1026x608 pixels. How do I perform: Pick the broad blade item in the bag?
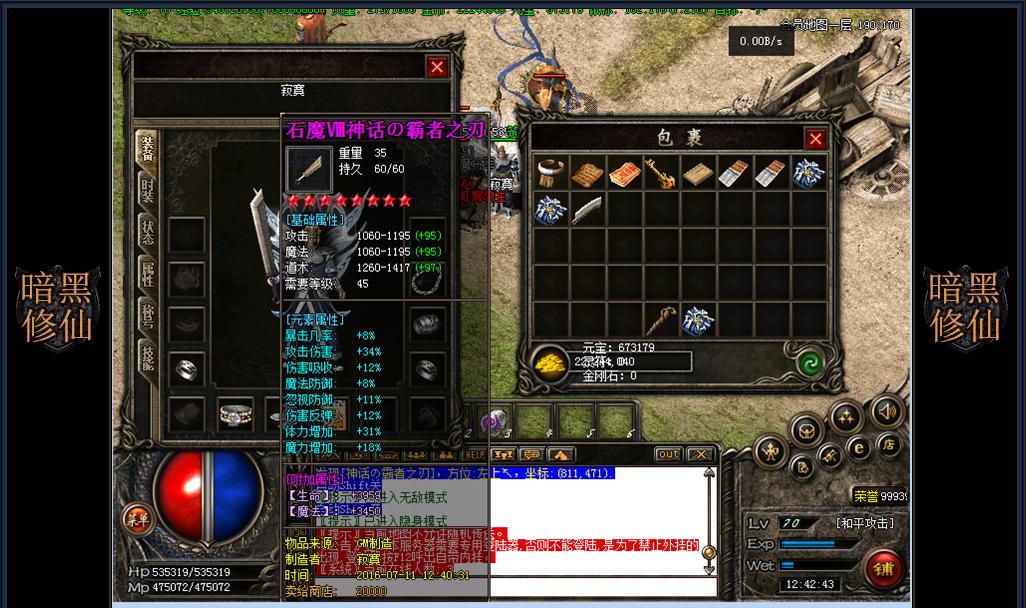(587, 210)
